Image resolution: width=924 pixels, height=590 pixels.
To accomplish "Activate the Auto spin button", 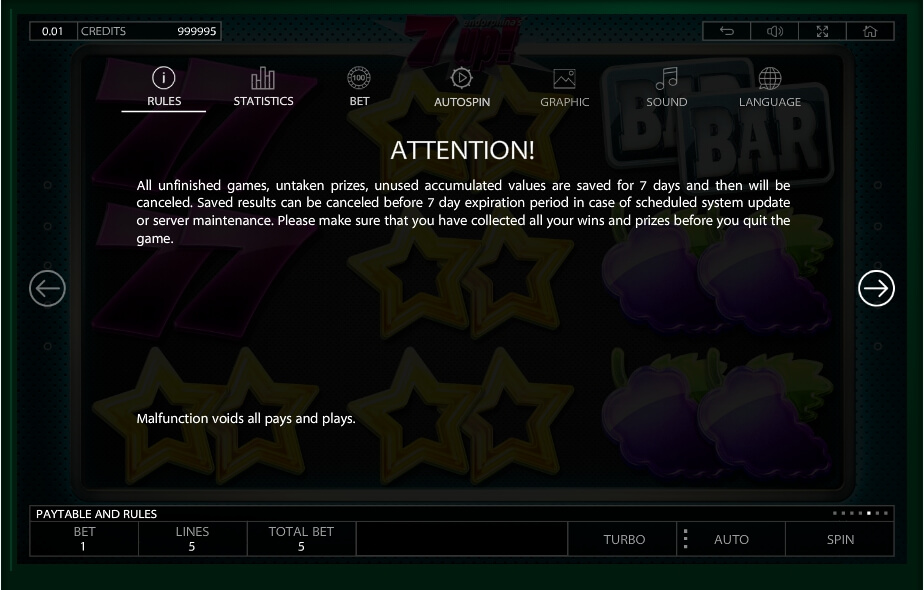I will click(x=731, y=539).
